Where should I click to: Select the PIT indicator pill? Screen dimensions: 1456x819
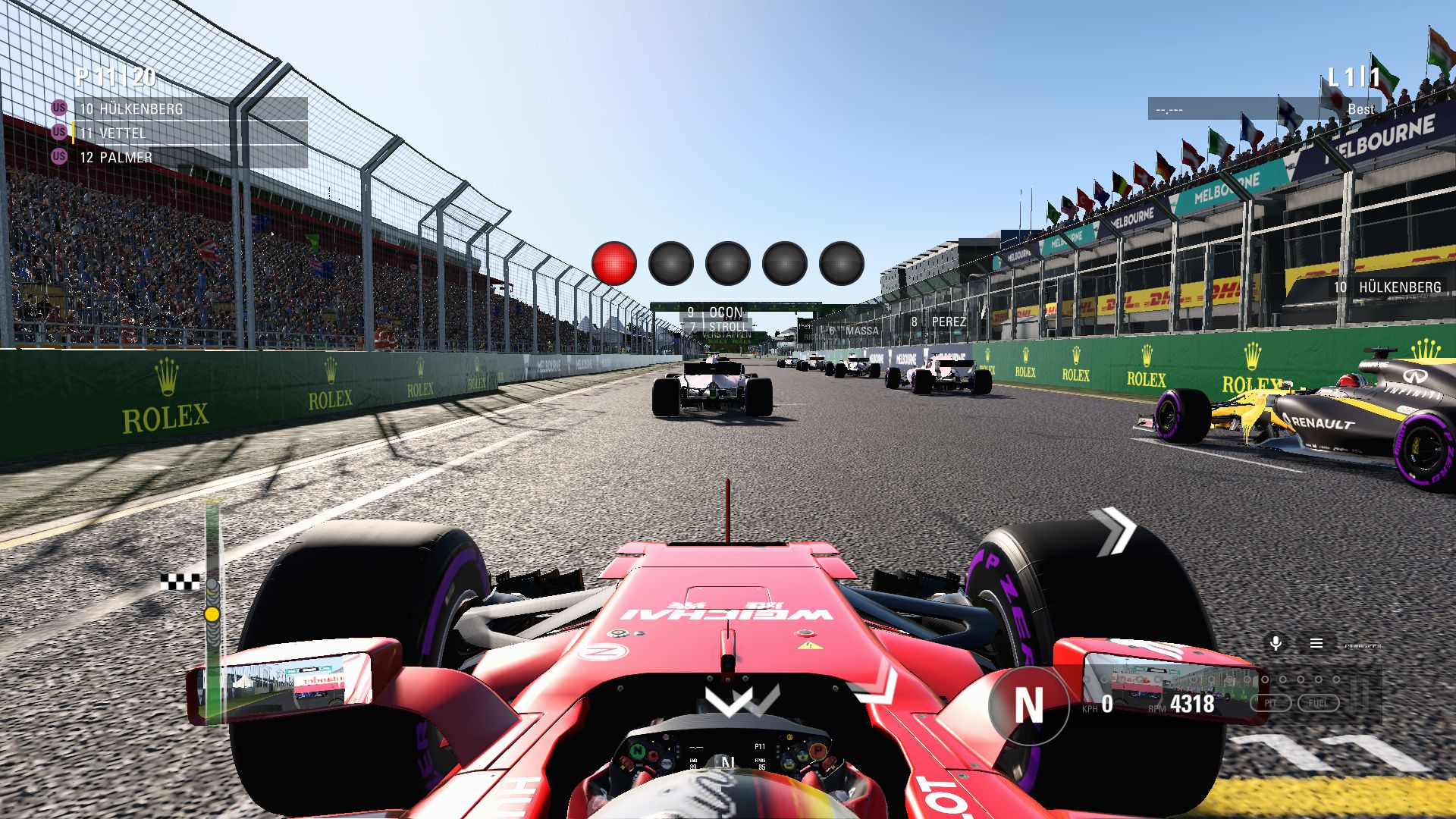(1270, 703)
